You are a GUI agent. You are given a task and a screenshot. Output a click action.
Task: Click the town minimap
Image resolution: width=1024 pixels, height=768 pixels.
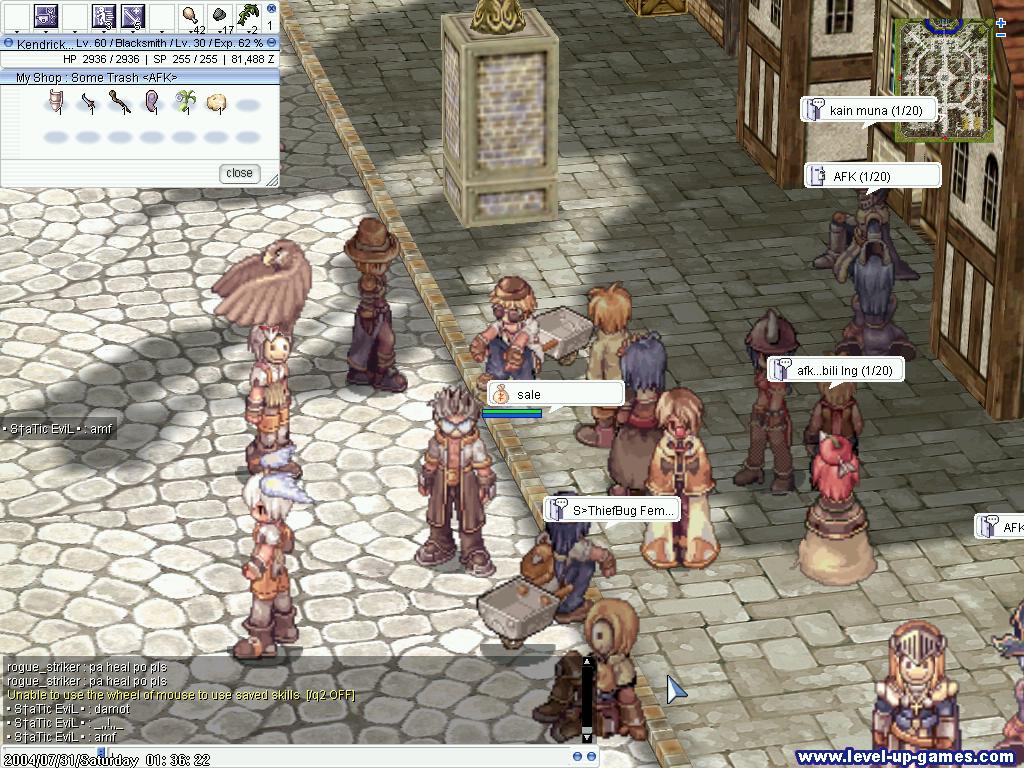tap(943, 78)
